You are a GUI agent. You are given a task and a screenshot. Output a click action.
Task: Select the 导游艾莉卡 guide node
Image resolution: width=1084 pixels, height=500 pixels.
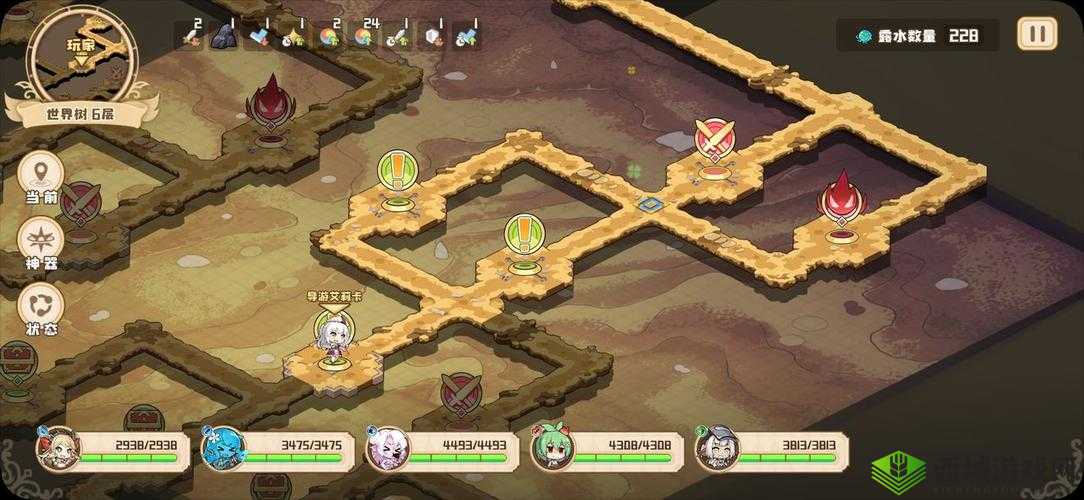[331, 338]
